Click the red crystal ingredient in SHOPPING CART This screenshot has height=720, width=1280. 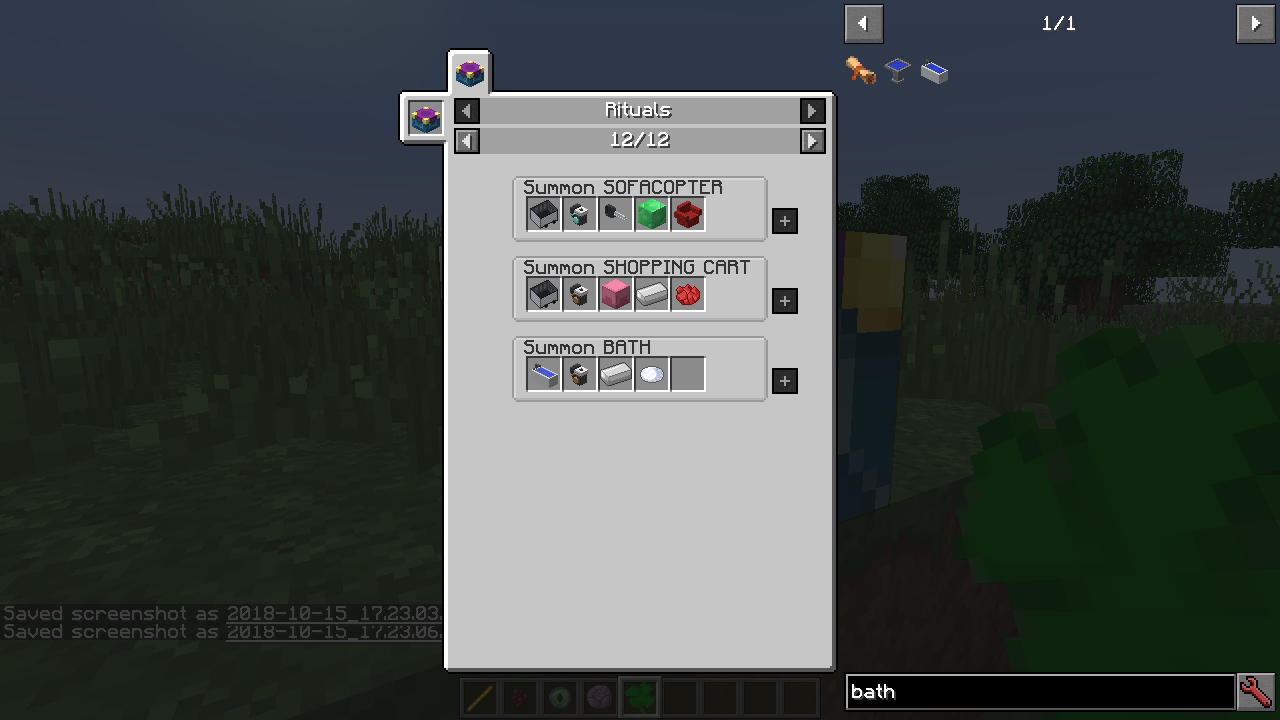(x=687, y=293)
